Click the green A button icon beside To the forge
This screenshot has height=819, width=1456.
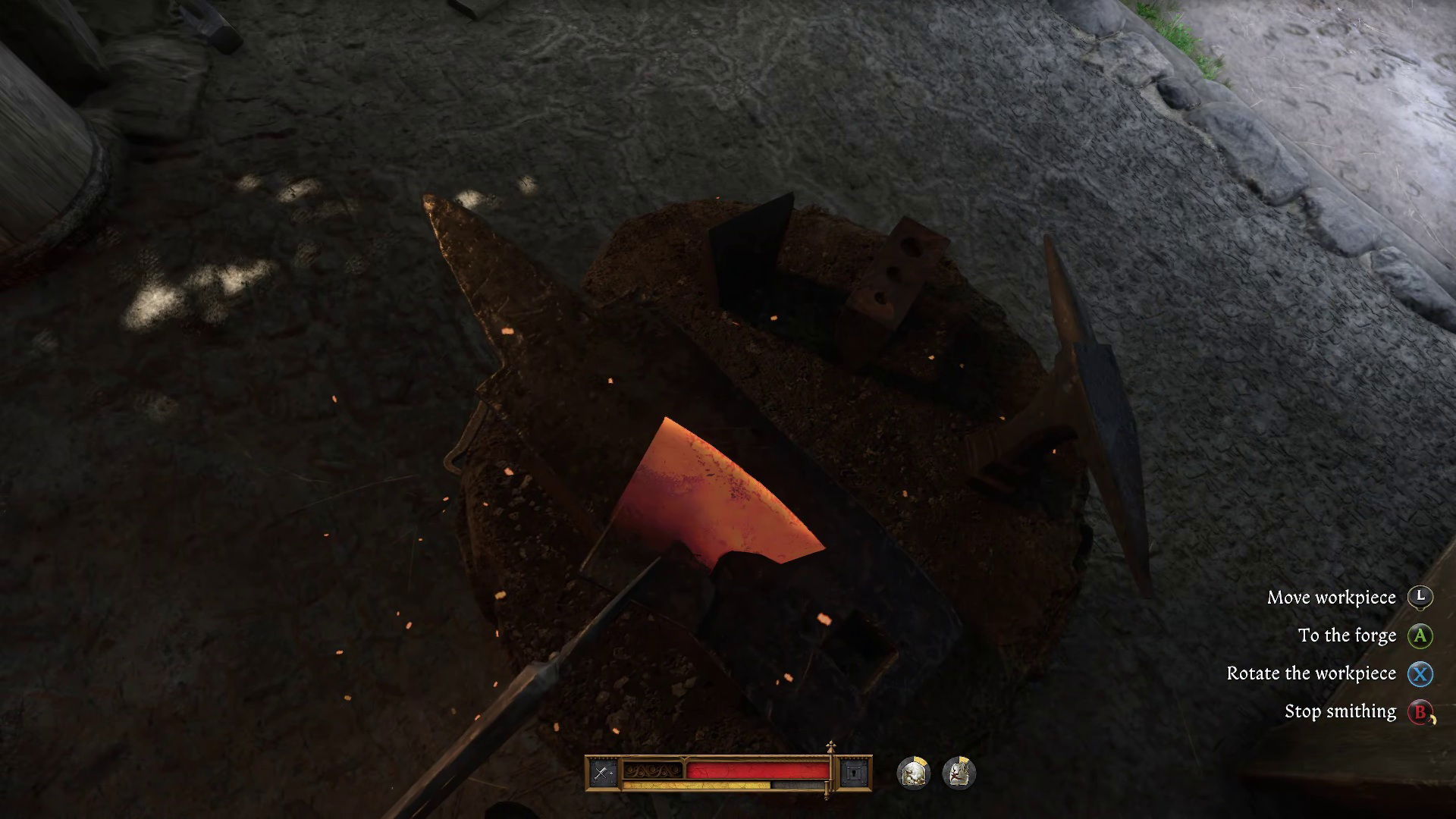pos(1420,635)
